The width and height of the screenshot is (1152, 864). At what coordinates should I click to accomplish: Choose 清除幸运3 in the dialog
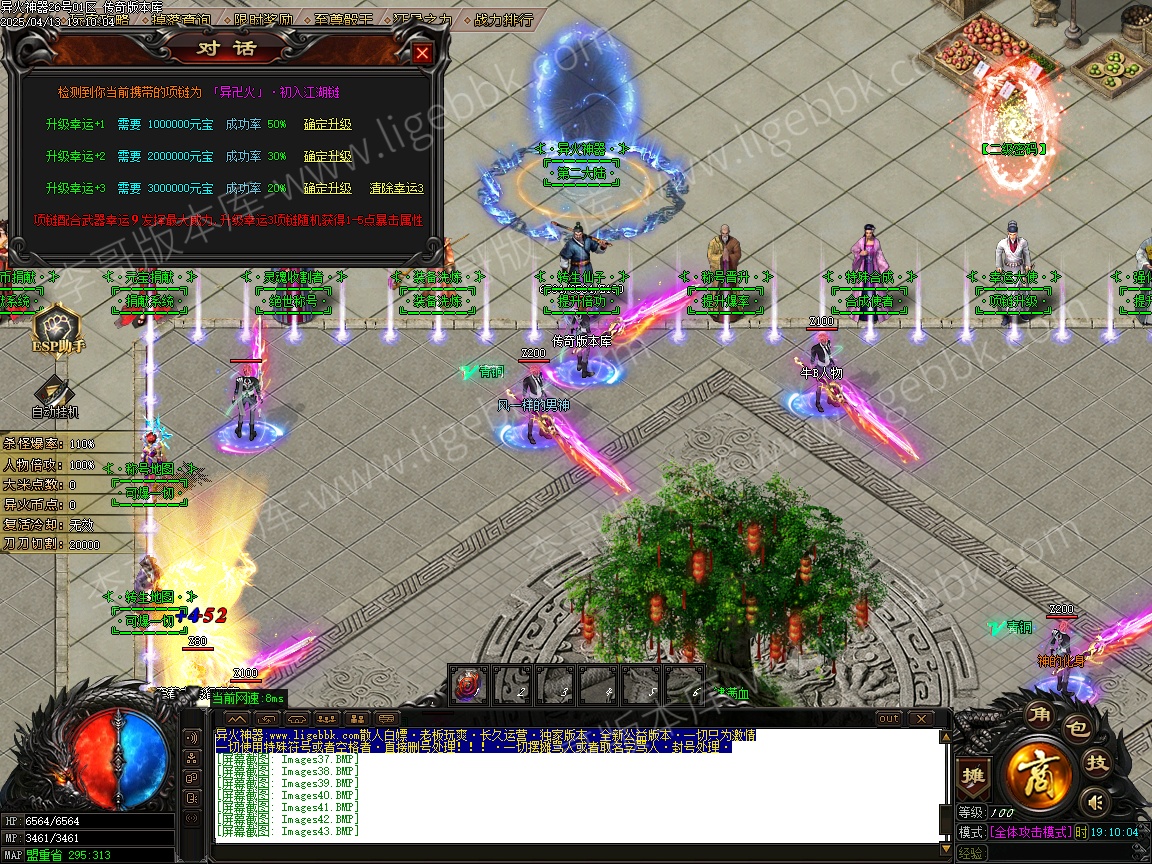click(x=397, y=188)
